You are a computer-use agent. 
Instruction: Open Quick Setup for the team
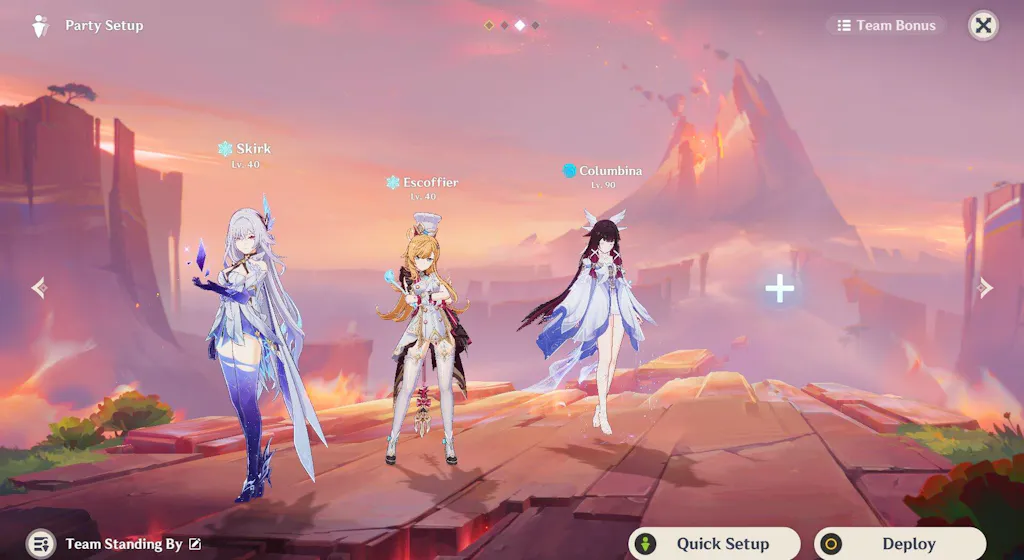(714, 544)
